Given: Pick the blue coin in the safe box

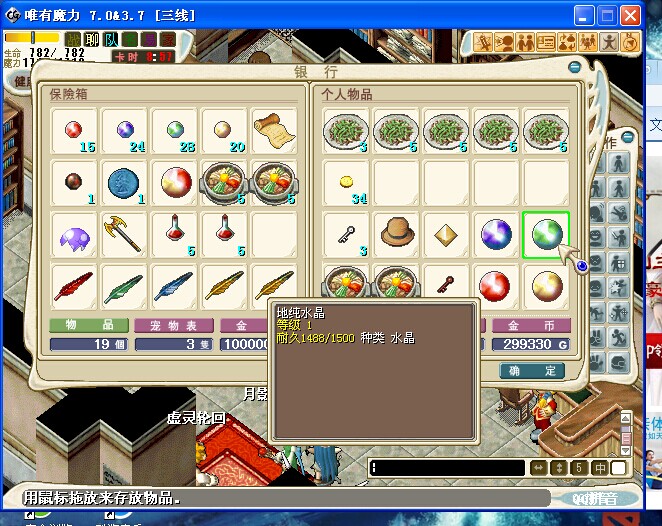Looking at the screenshot, I should (124, 182).
